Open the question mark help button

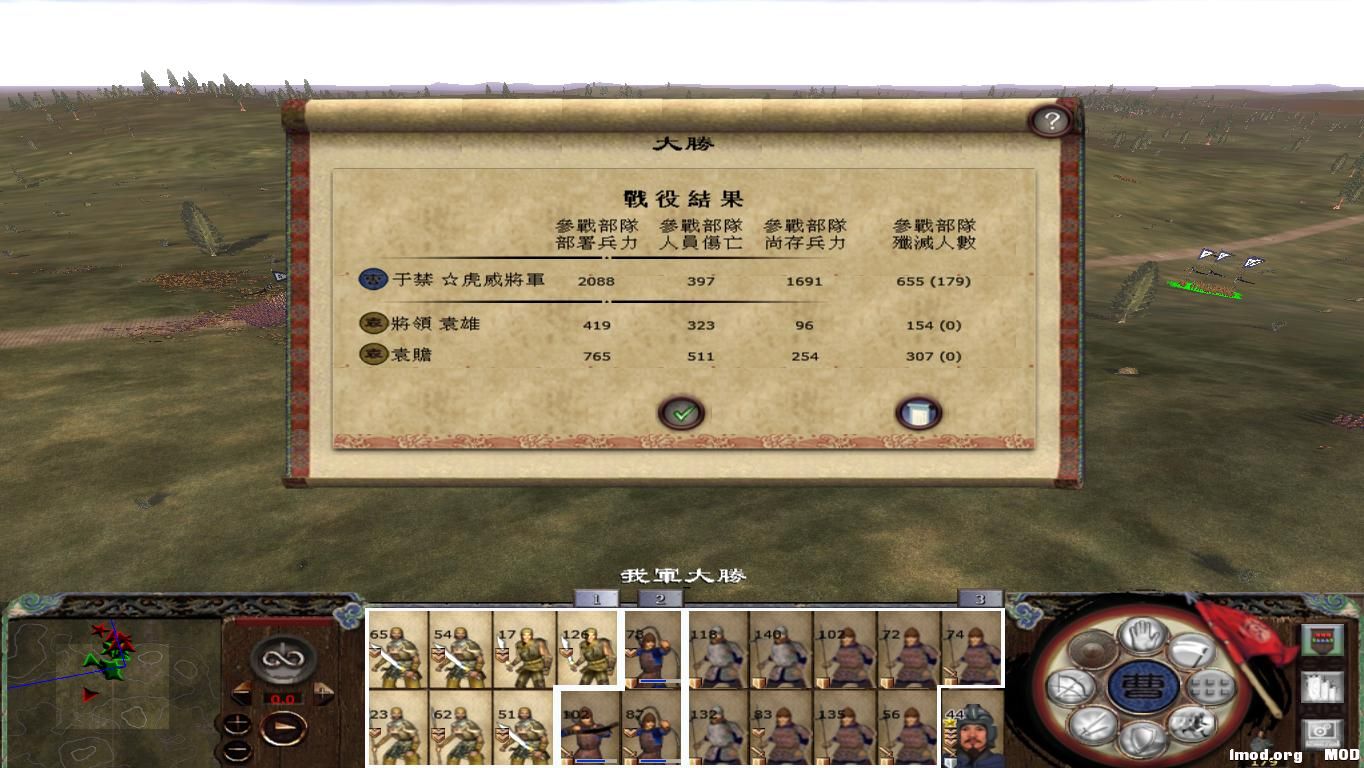1050,120
